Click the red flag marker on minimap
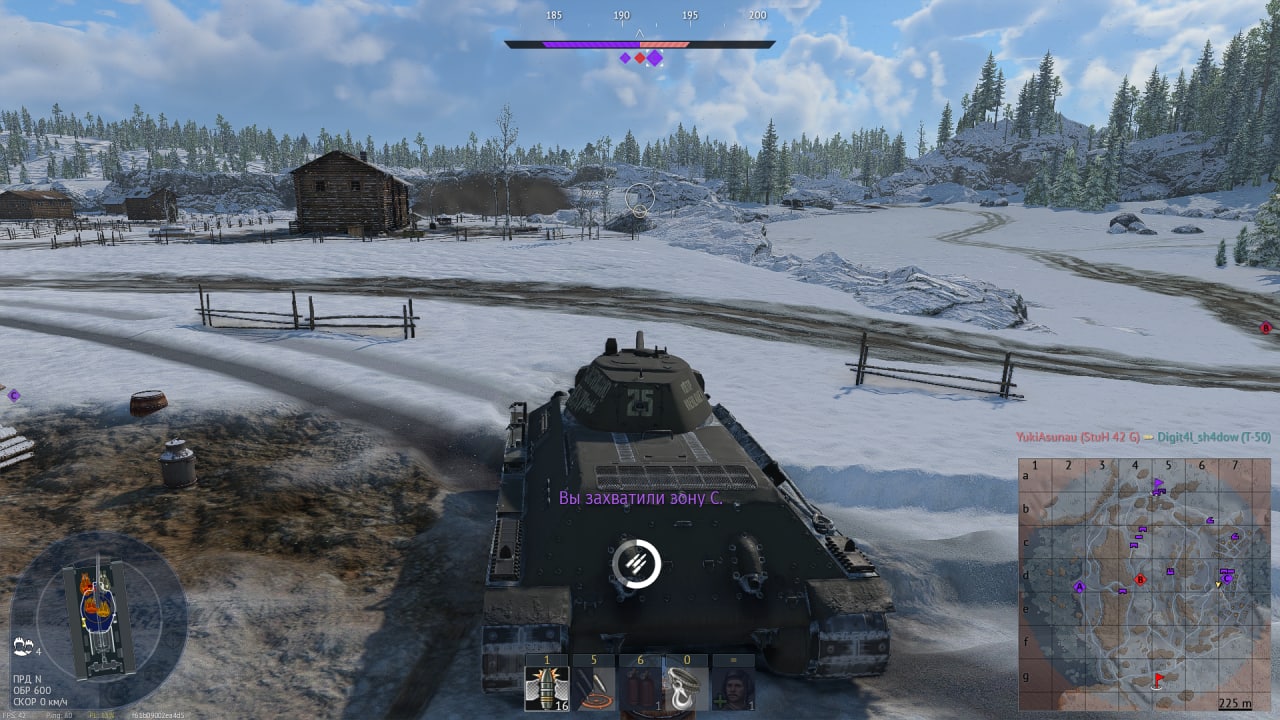 [1159, 679]
